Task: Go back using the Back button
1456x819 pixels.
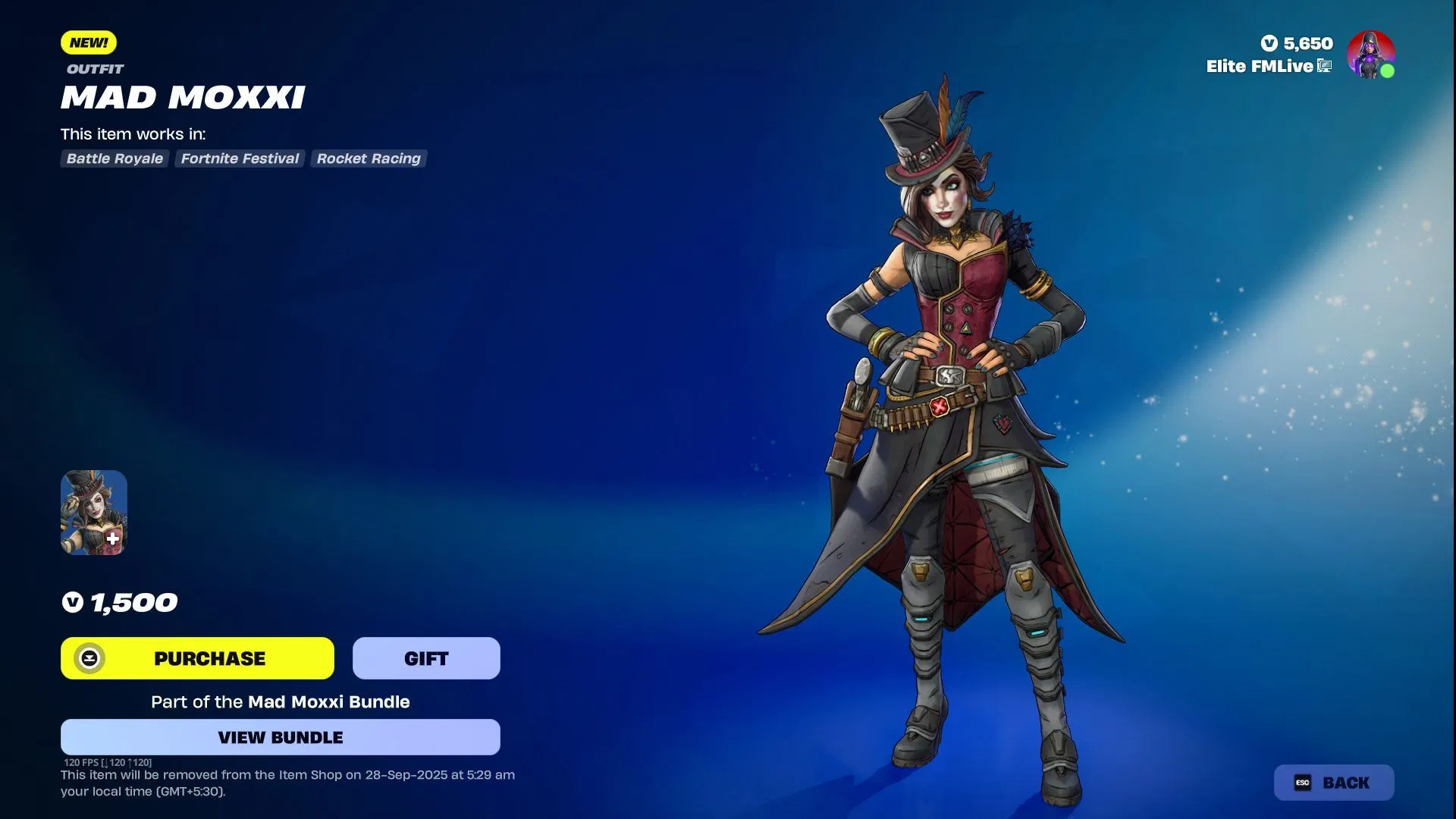Action: pyautogui.click(x=1334, y=783)
